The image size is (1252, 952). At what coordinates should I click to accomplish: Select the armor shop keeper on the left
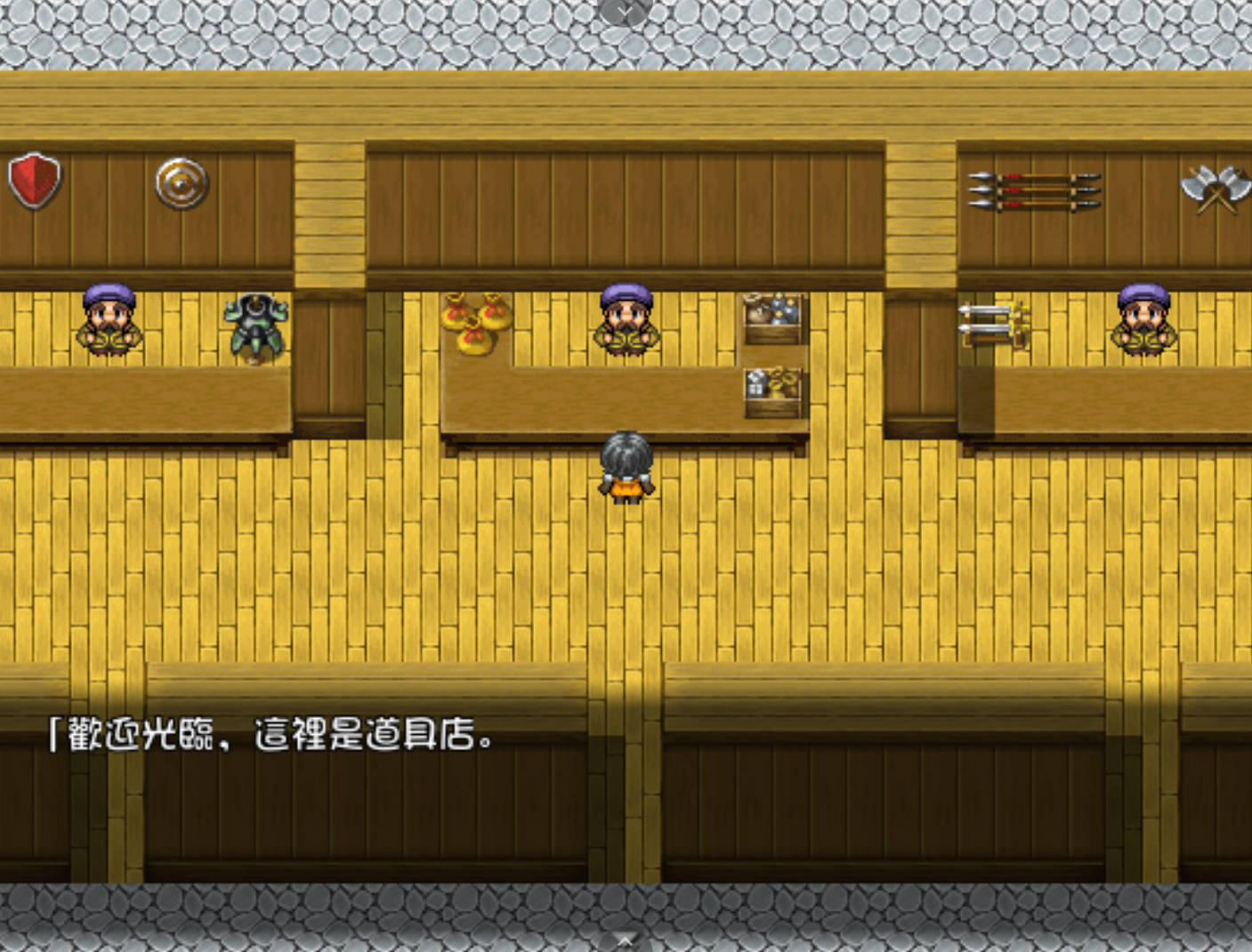coord(108,320)
